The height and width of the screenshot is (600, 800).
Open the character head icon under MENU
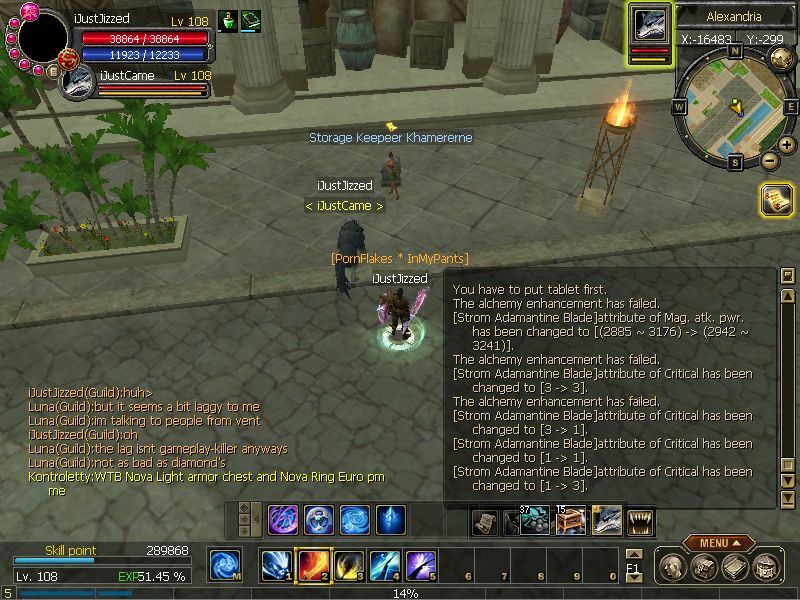[670, 568]
